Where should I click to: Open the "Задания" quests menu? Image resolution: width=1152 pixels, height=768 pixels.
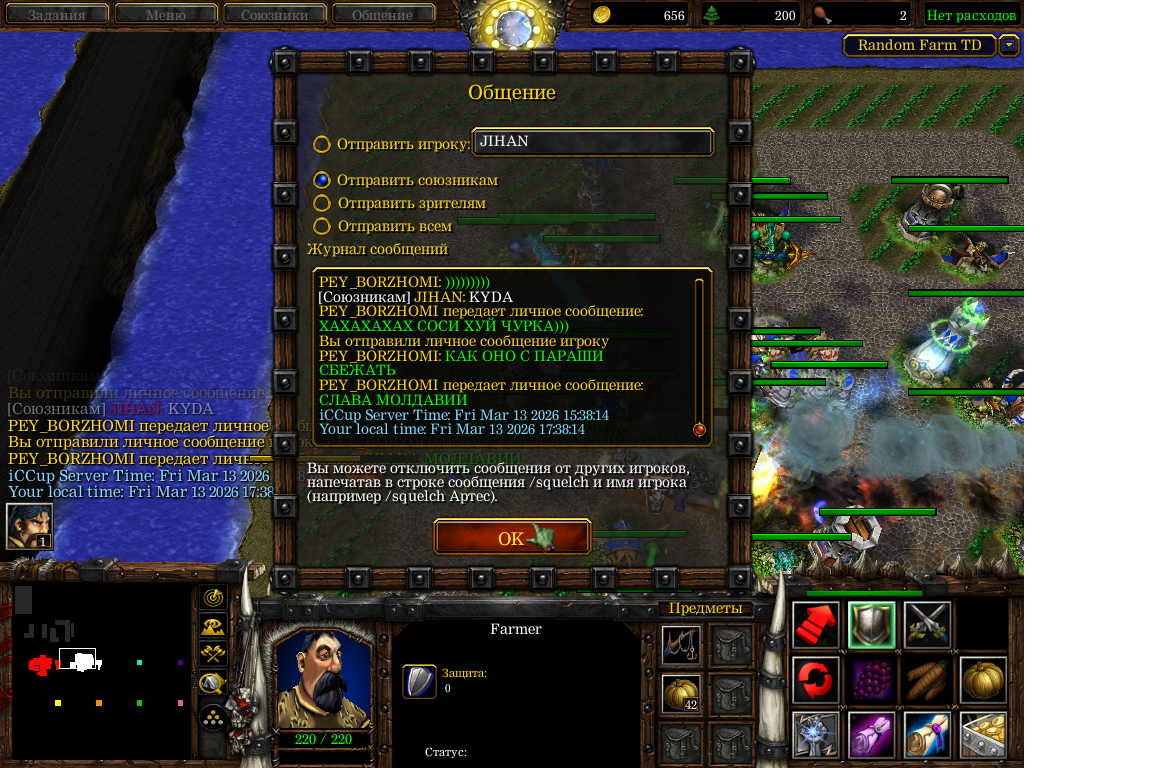tap(56, 15)
